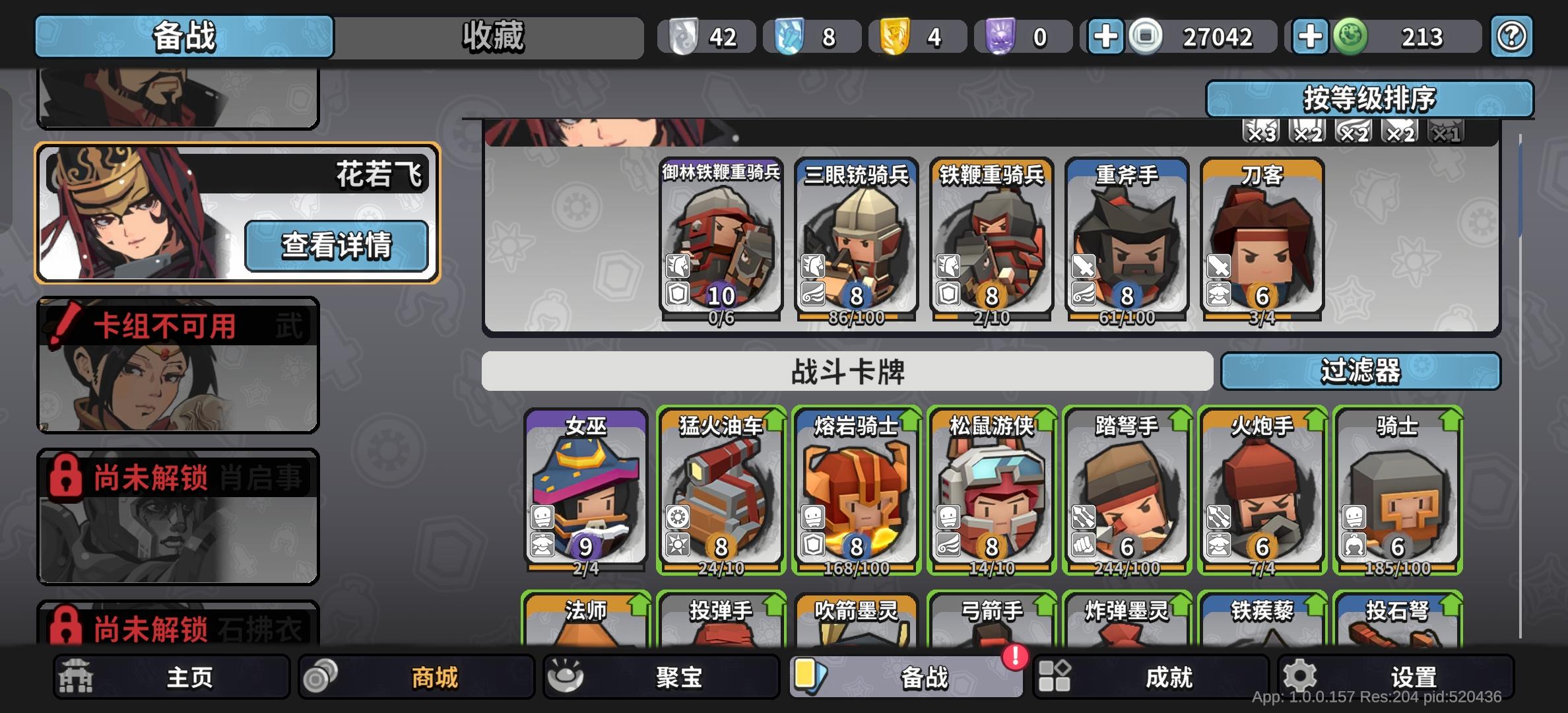1568x713 pixels.
Task: Open help via the question mark icon
Action: tap(1511, 36)
